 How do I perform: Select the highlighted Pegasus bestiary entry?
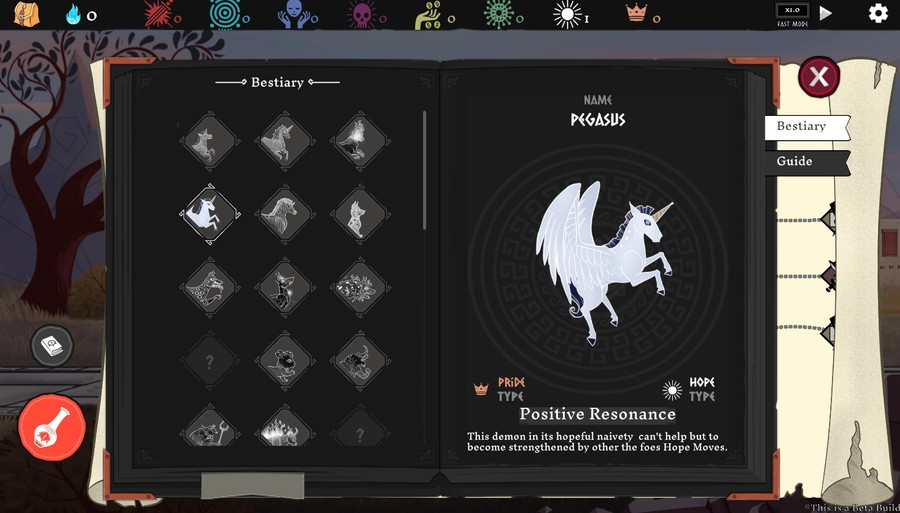(x=210, y=213)
